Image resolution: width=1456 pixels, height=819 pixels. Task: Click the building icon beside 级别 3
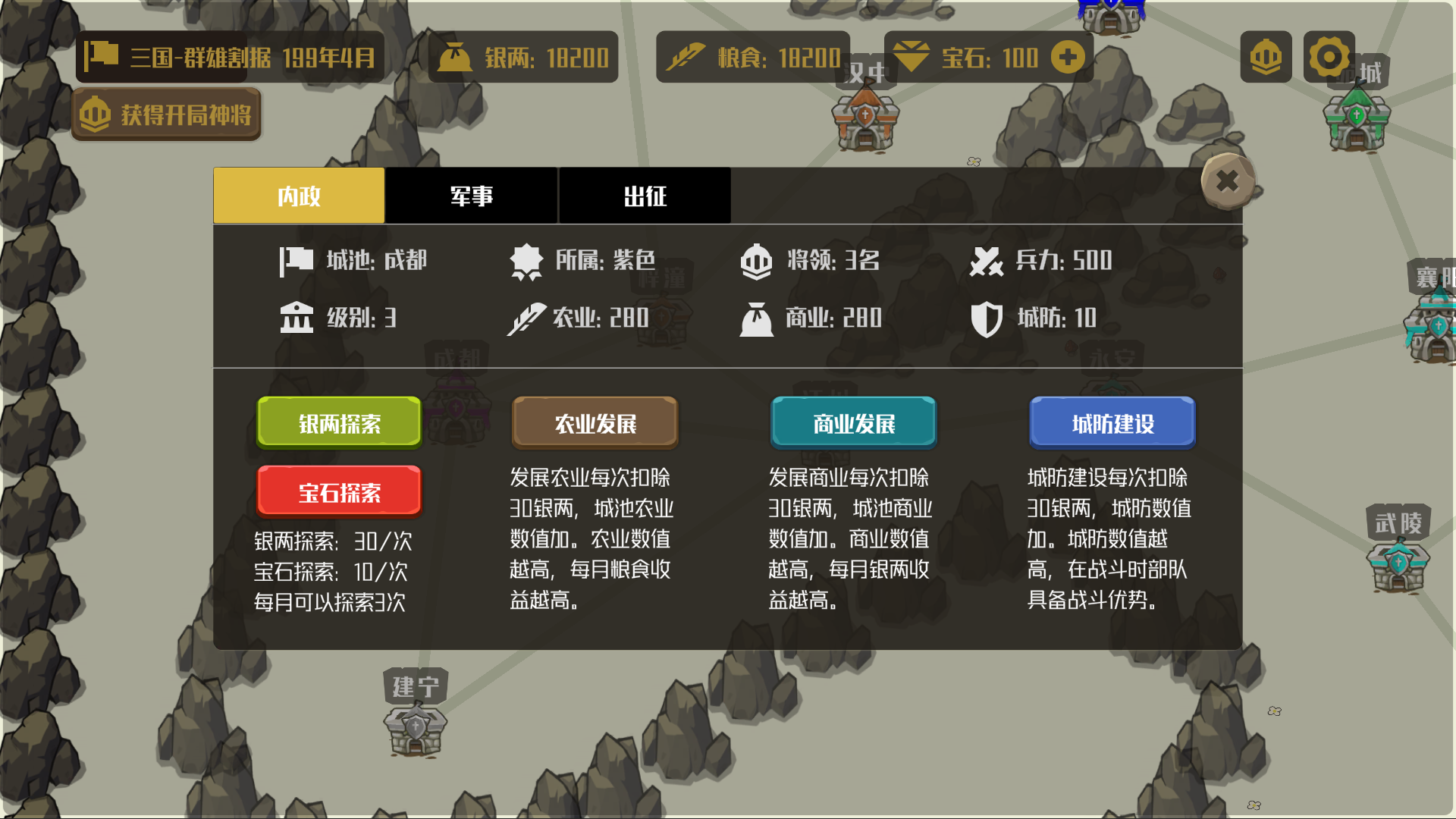click(297, 318)
